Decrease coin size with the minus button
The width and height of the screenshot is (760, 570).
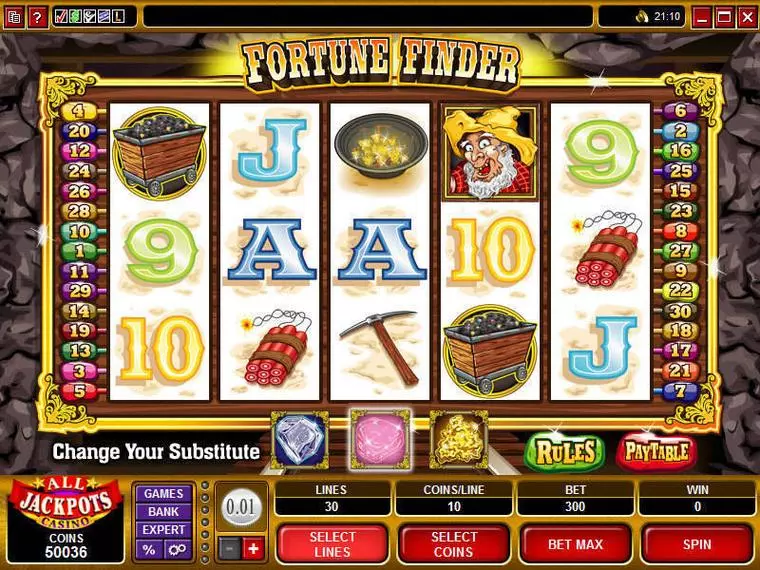[x=230, y=547]
